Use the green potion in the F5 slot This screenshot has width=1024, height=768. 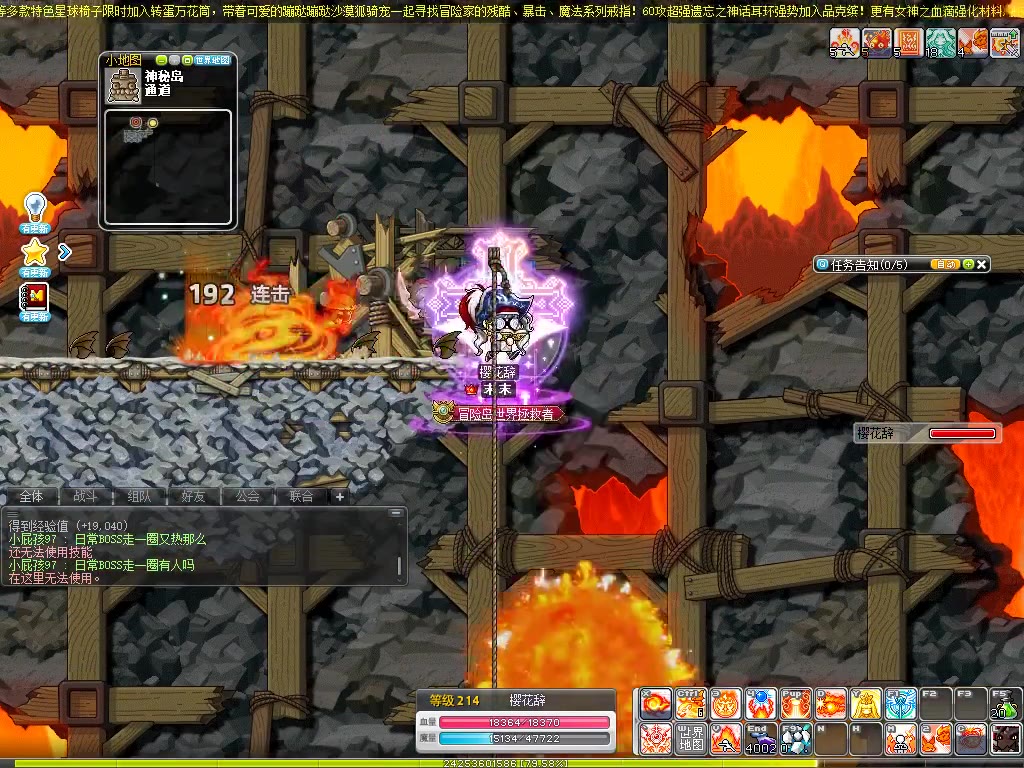click(x=1006, y=704)
